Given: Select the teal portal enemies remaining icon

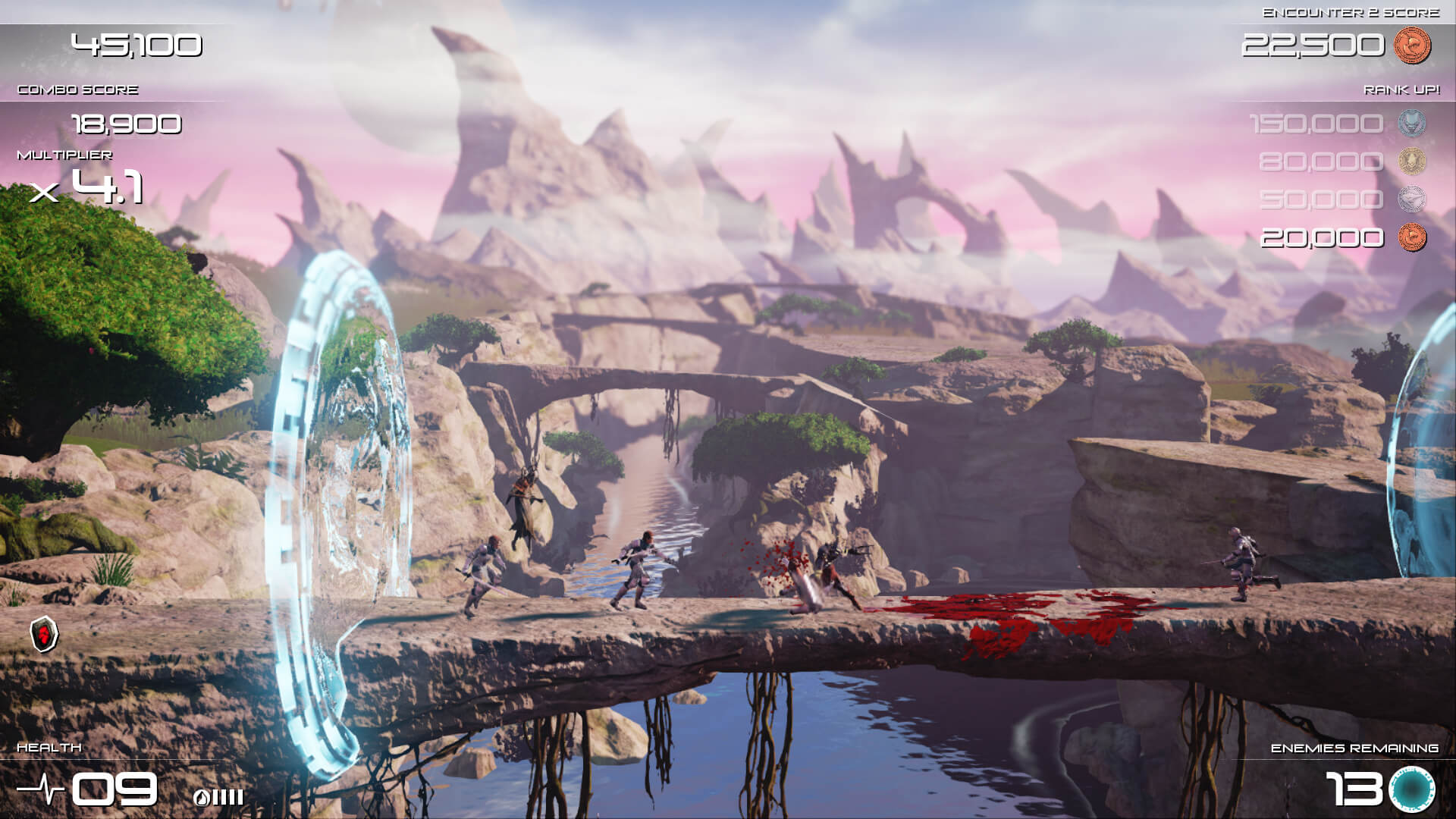Looking at the screenshot, I should 1412,789.
